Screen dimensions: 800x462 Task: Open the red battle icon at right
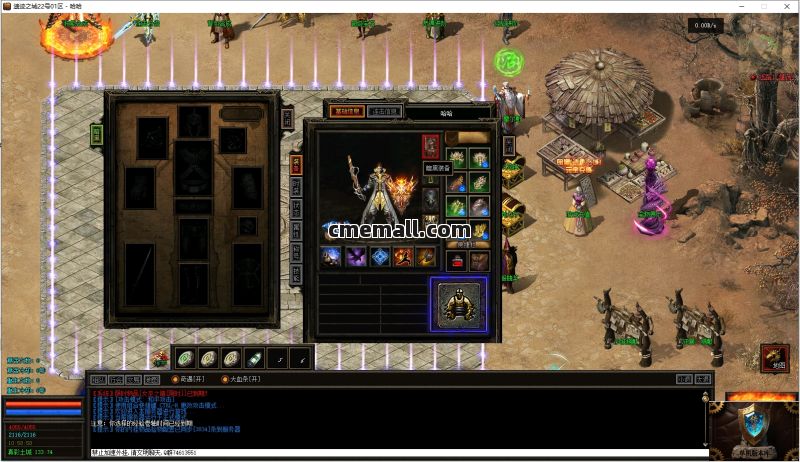[x=773, y=357]
